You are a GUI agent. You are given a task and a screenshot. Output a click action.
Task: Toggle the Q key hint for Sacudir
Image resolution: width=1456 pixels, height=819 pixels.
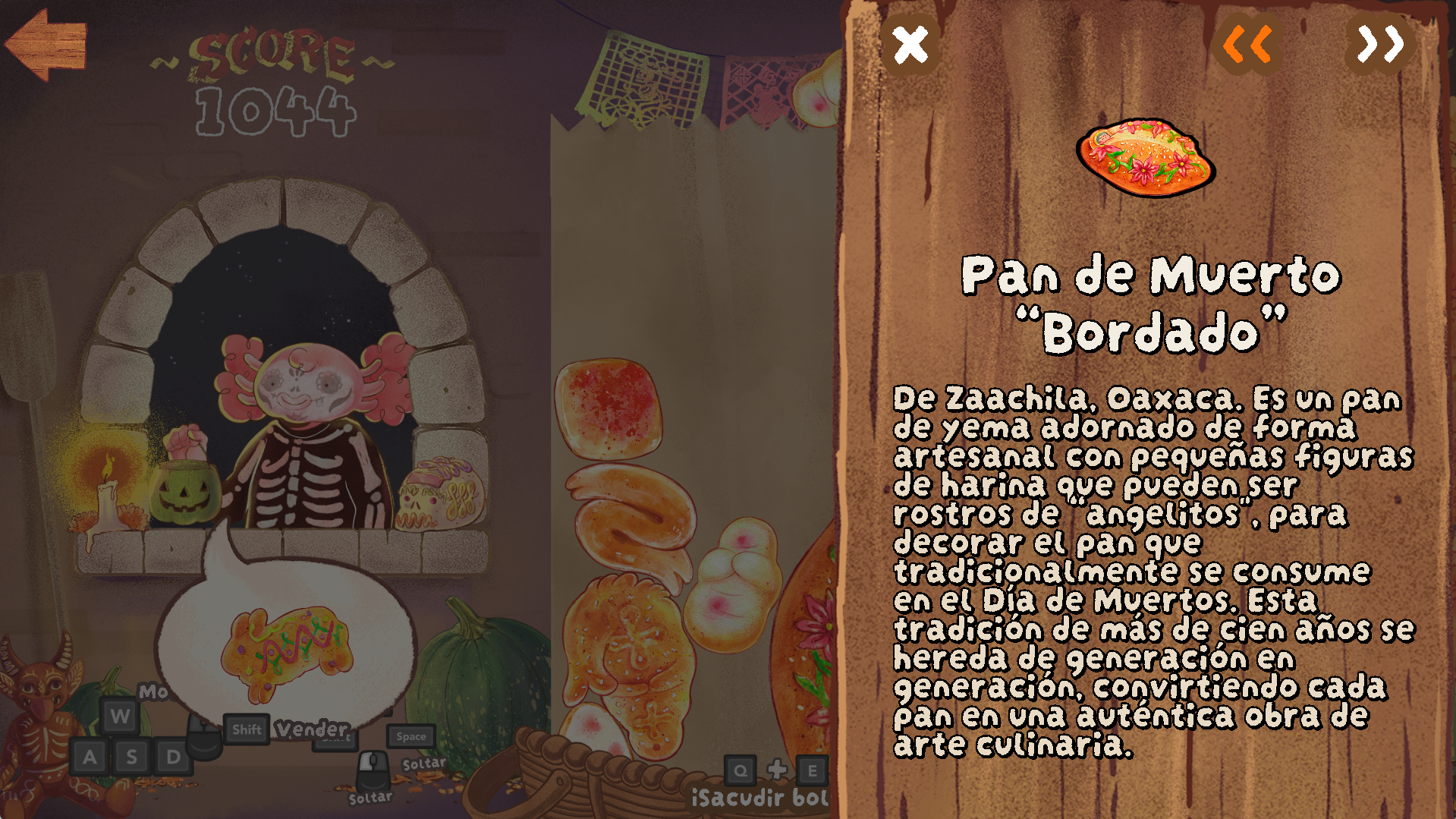click(x=740, y=770)
